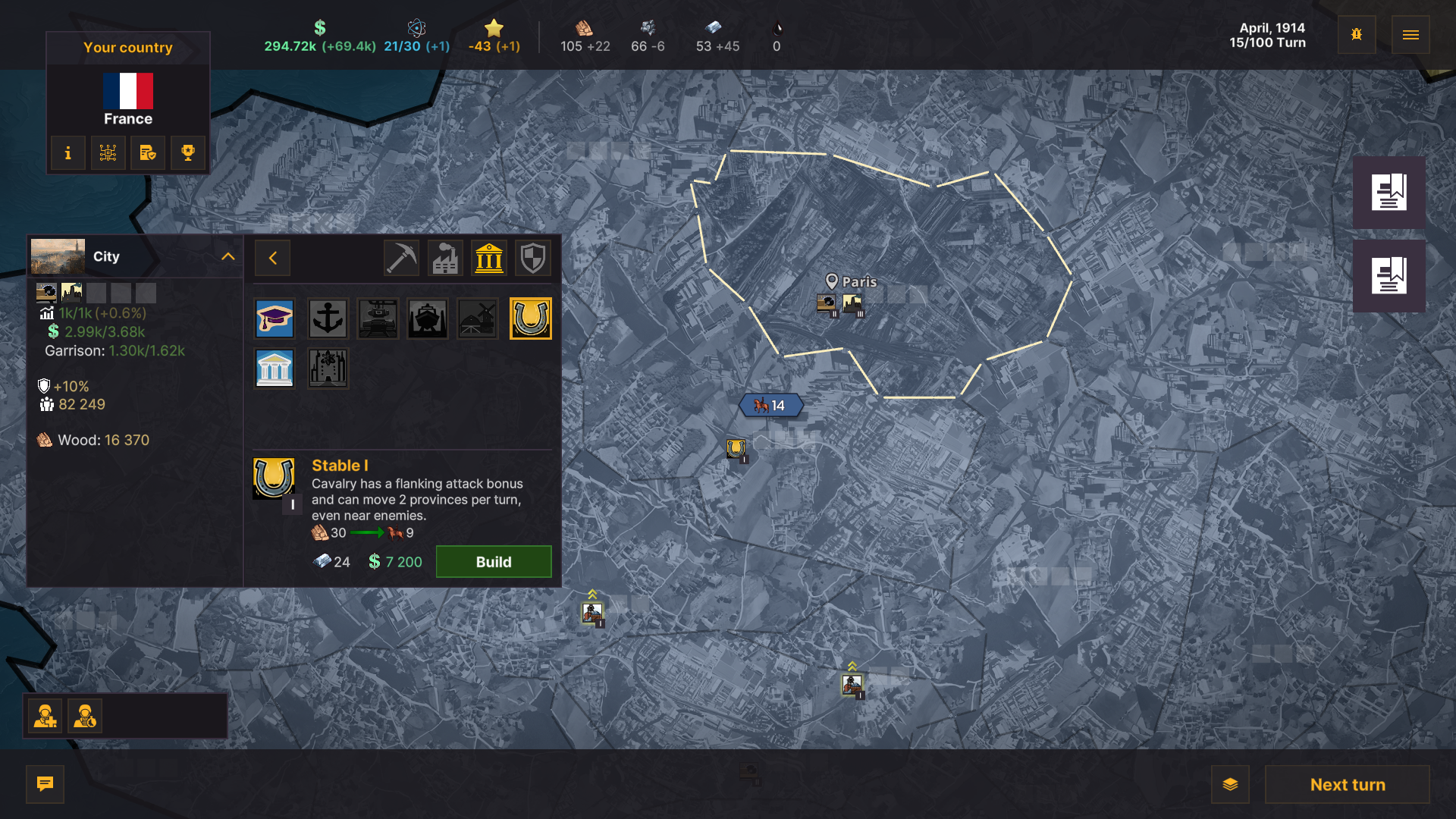Select the university graduation cap building
Image resolution: width=1456 pixels, height=819 pixels.
pyautogui.click(x=275, y=318)
